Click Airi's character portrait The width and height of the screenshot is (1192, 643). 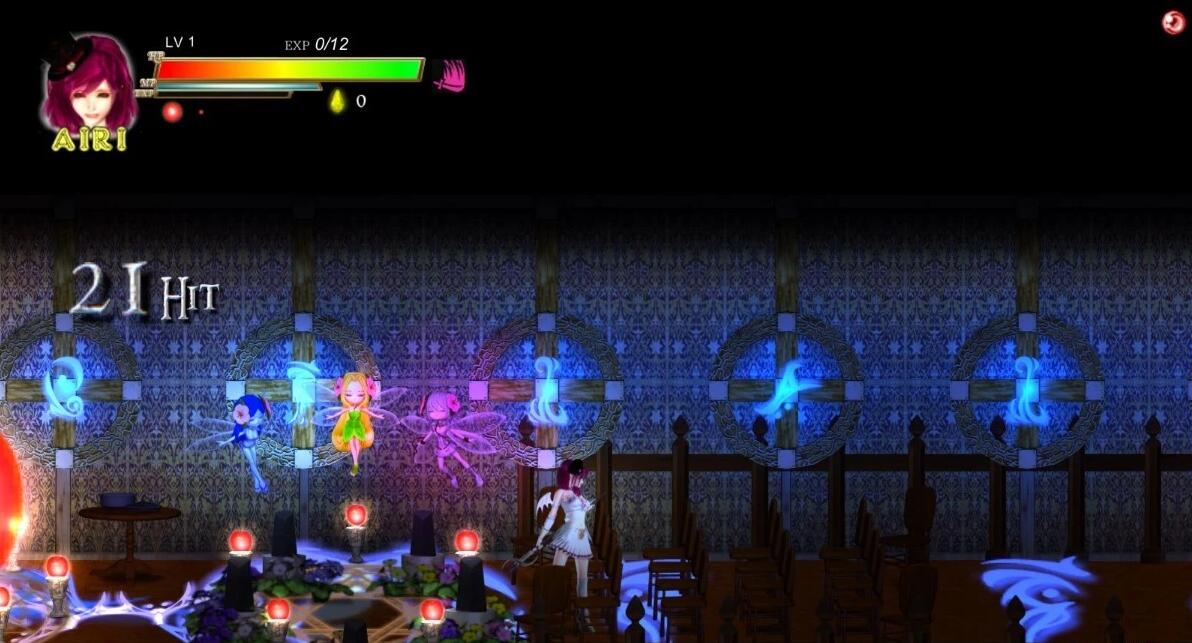pyautogui.click(x=89, y=83)
